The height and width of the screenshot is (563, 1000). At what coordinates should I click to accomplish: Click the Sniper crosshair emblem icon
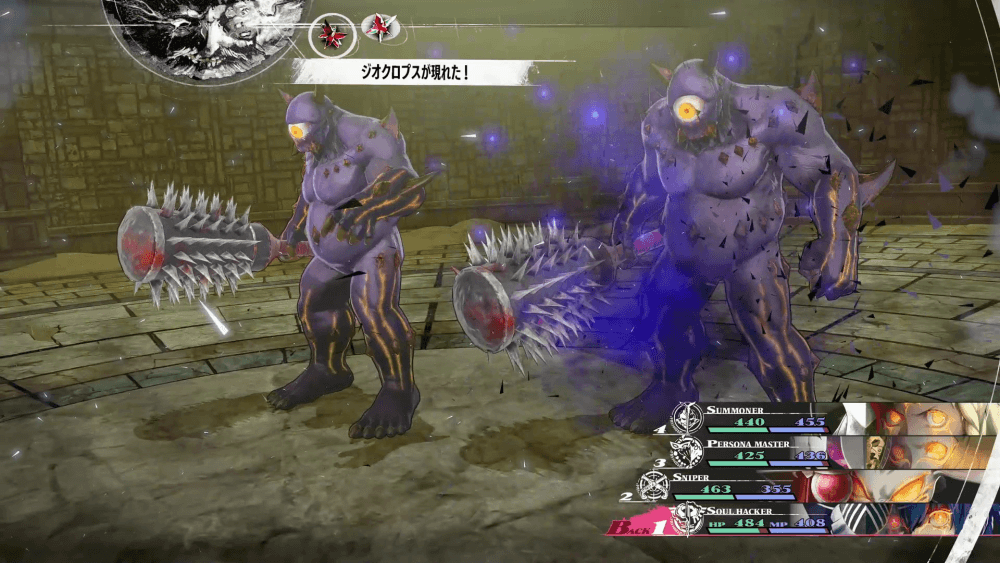pos(654,485)
